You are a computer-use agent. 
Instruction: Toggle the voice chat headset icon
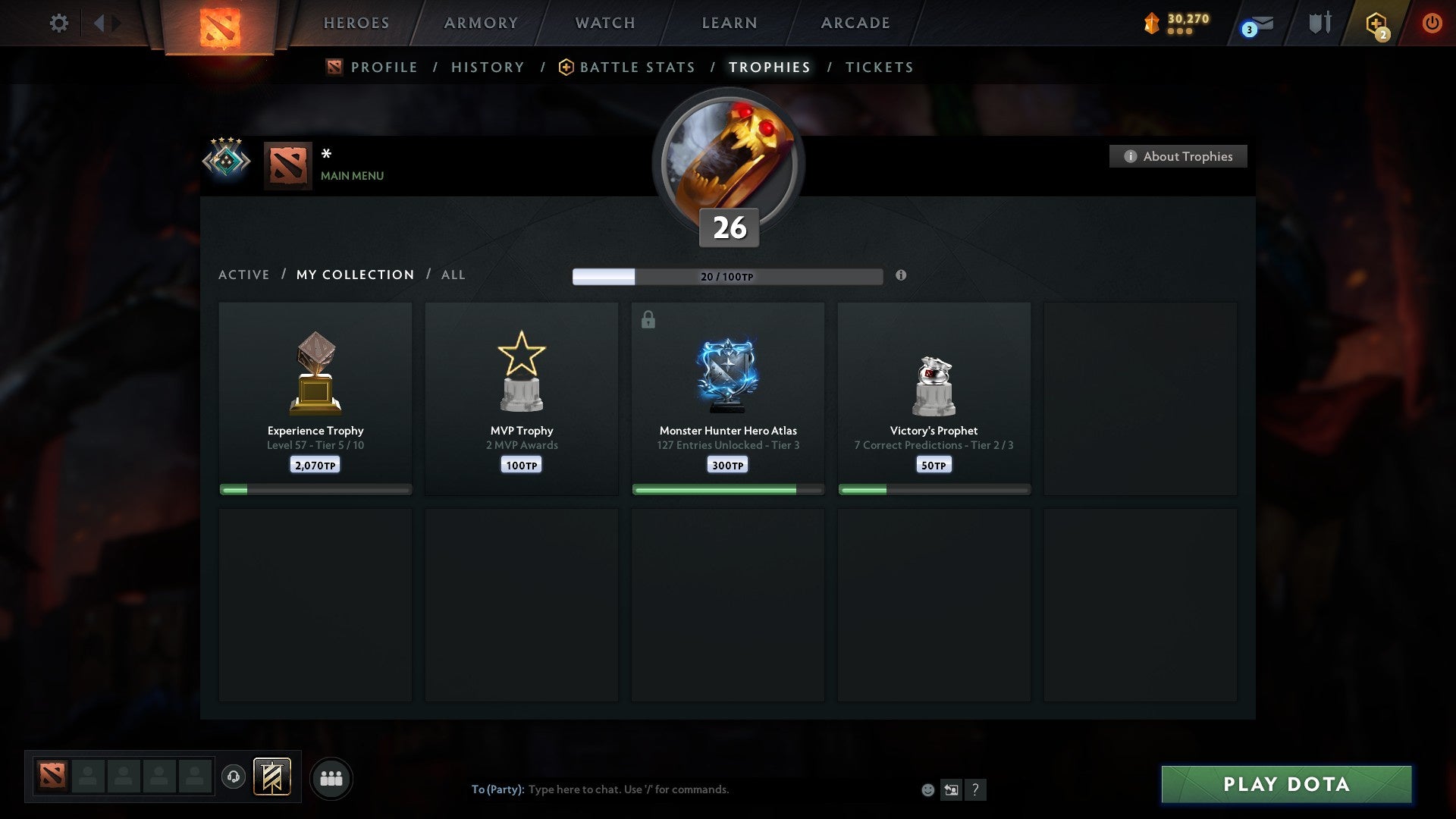point(234,777)
